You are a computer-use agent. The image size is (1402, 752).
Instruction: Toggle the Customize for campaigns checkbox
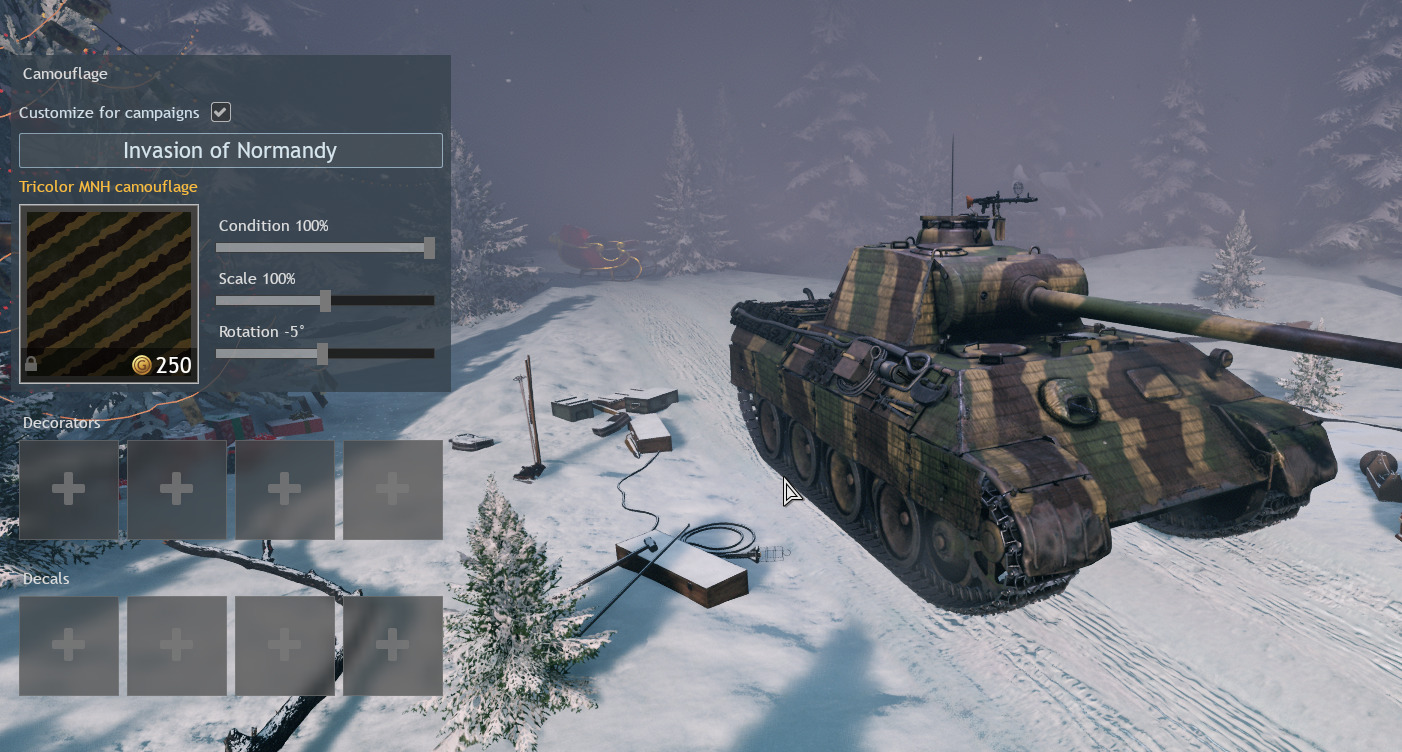coord(221,112)
